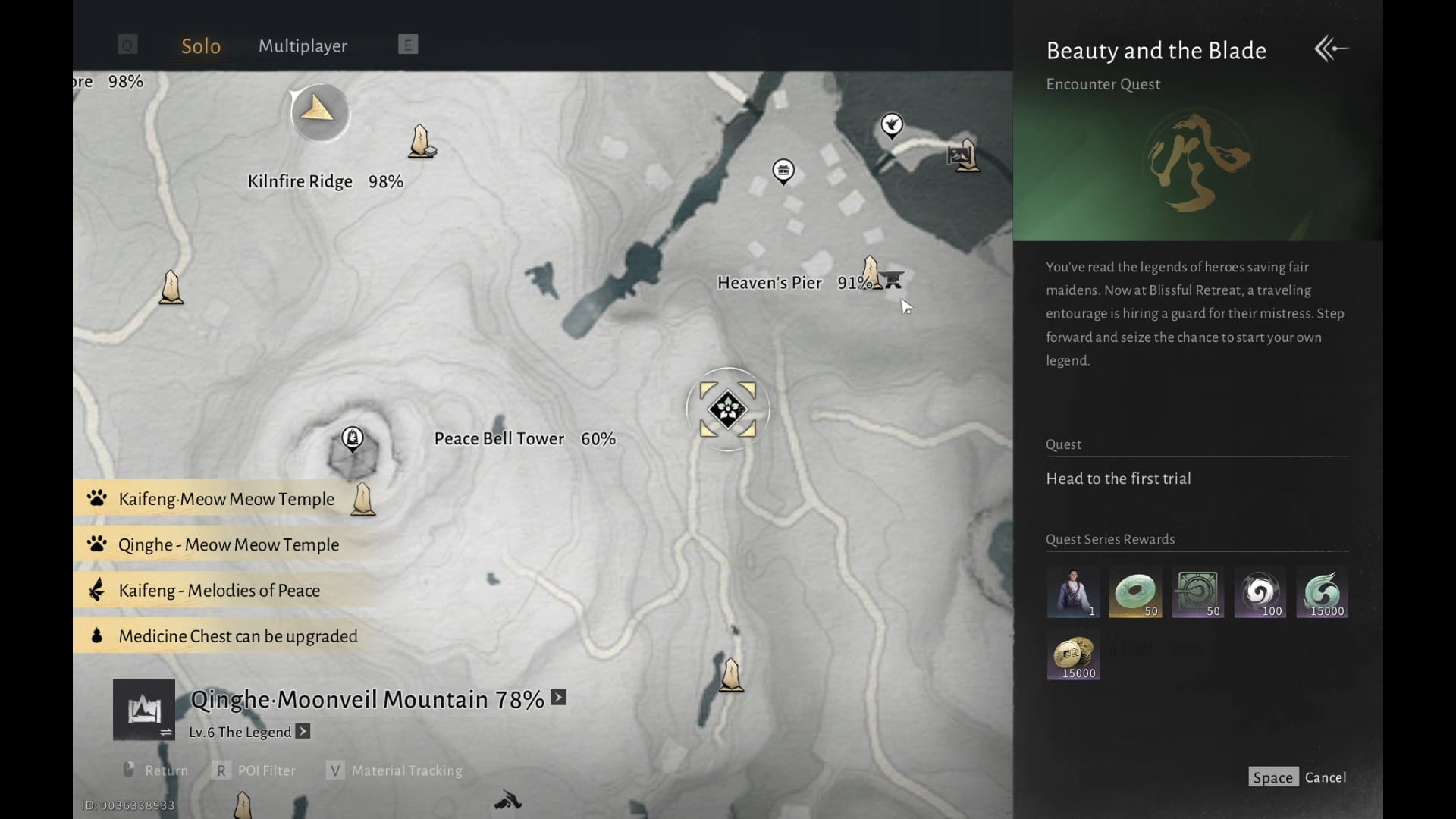
Task: Open Medicine Chest can be upgraded notice
Action: coord(237,636)
